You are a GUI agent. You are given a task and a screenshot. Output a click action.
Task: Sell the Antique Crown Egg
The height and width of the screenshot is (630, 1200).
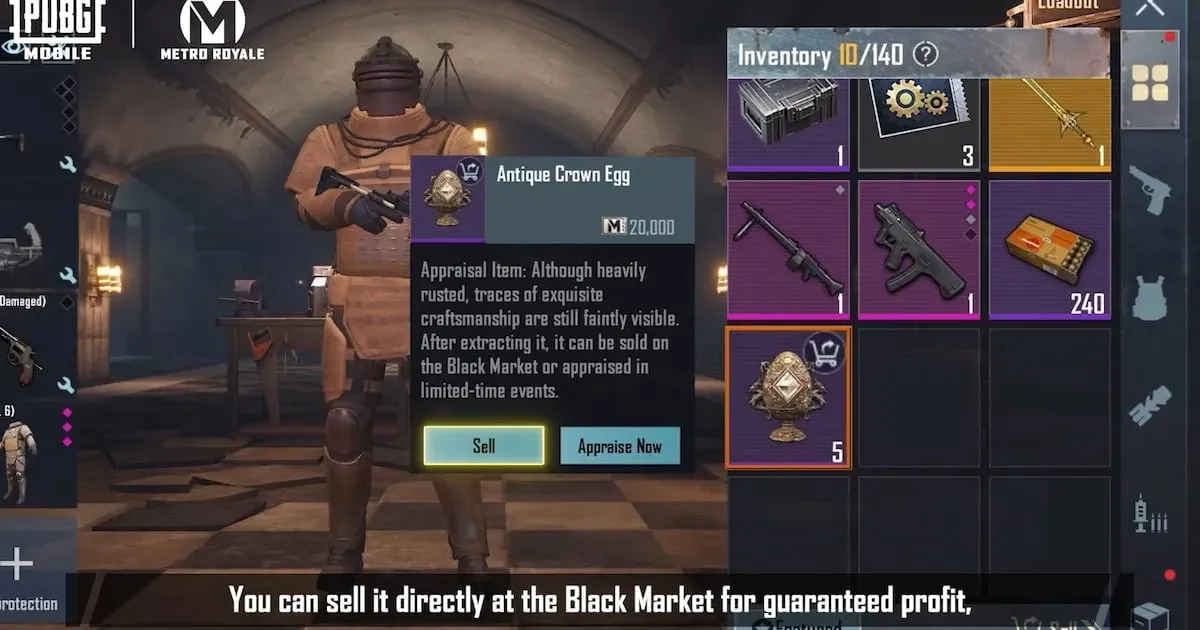pyautogui.click(x=484, y=446)
